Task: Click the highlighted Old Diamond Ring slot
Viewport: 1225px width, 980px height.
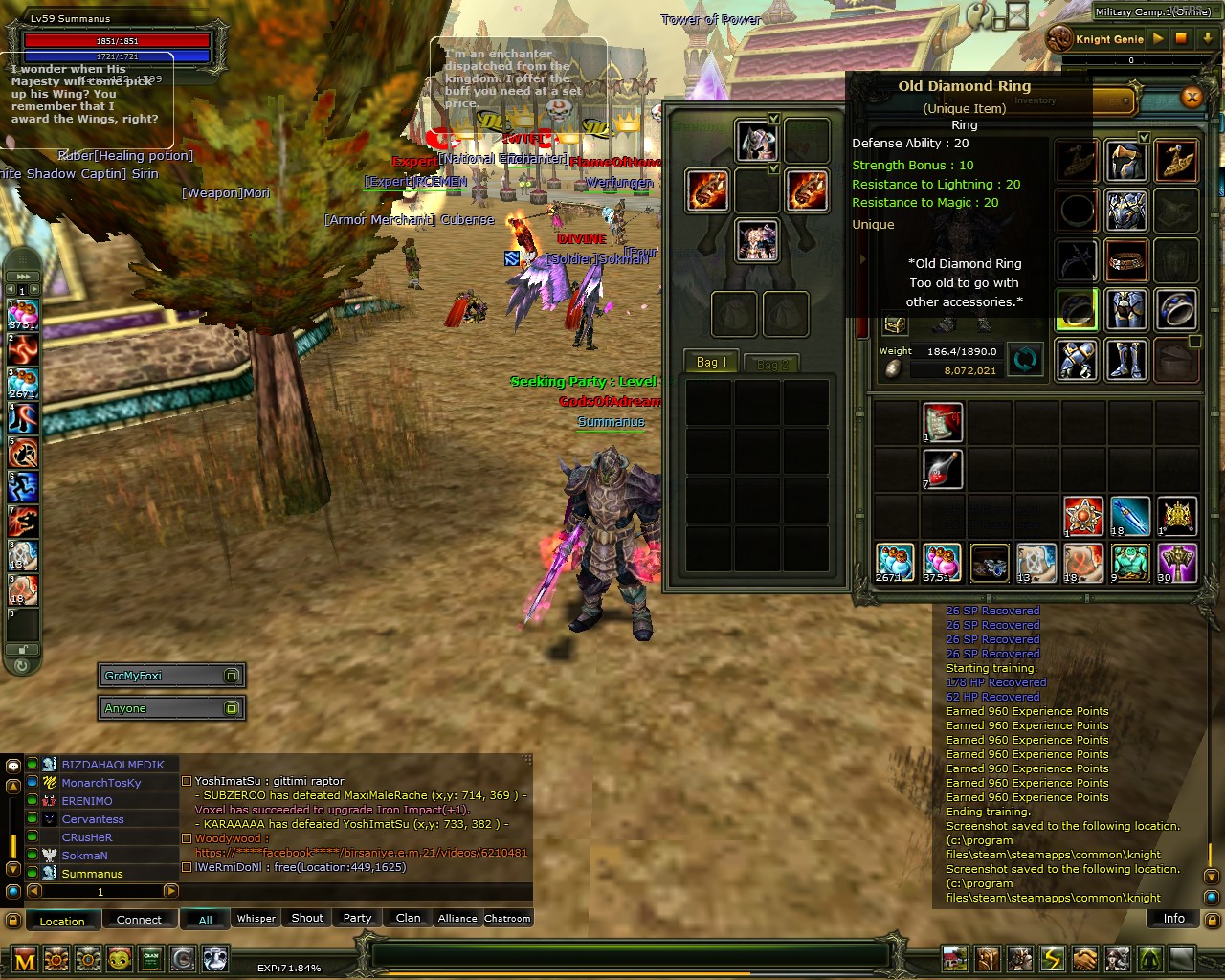Action: tap(1077, 310)
